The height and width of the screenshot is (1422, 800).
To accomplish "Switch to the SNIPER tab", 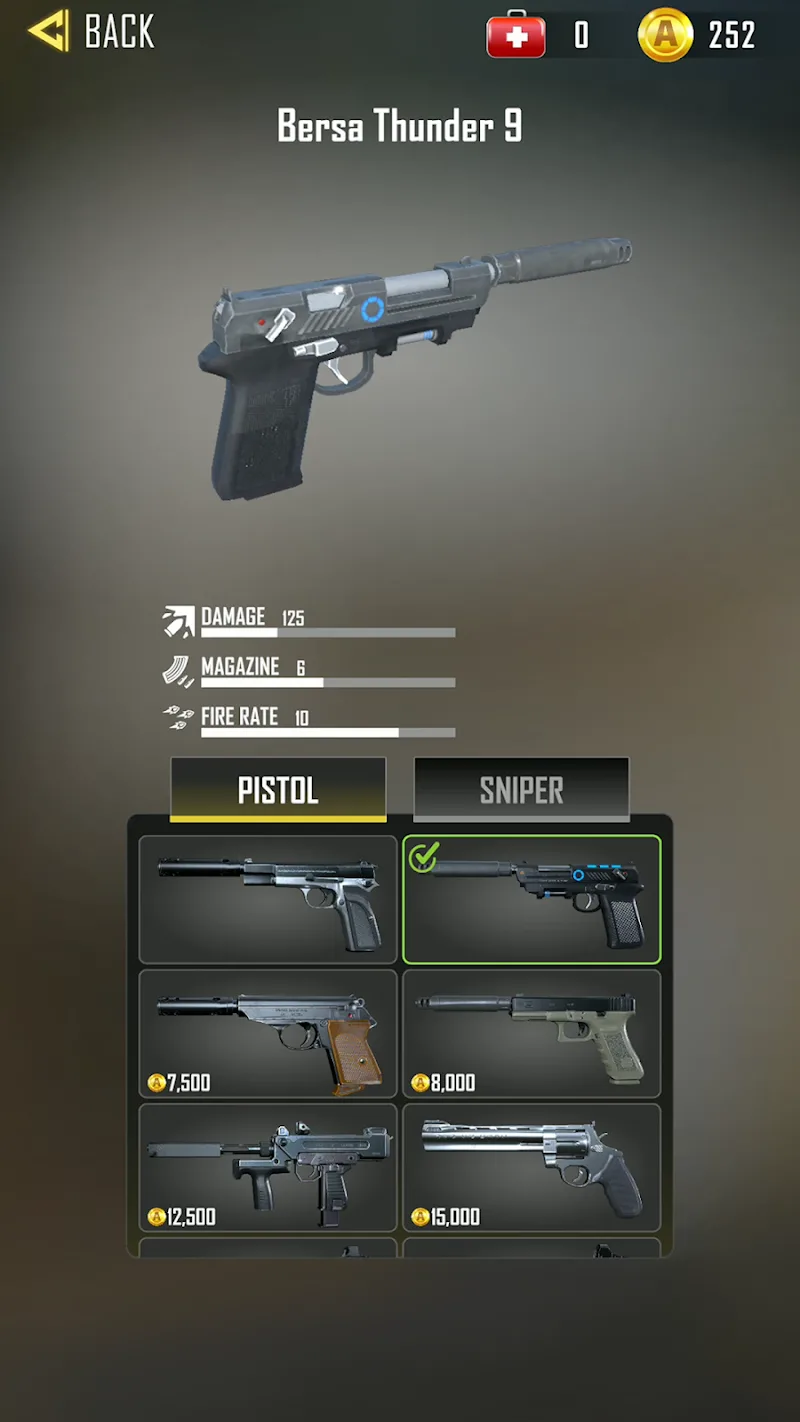I will (521, 790).
